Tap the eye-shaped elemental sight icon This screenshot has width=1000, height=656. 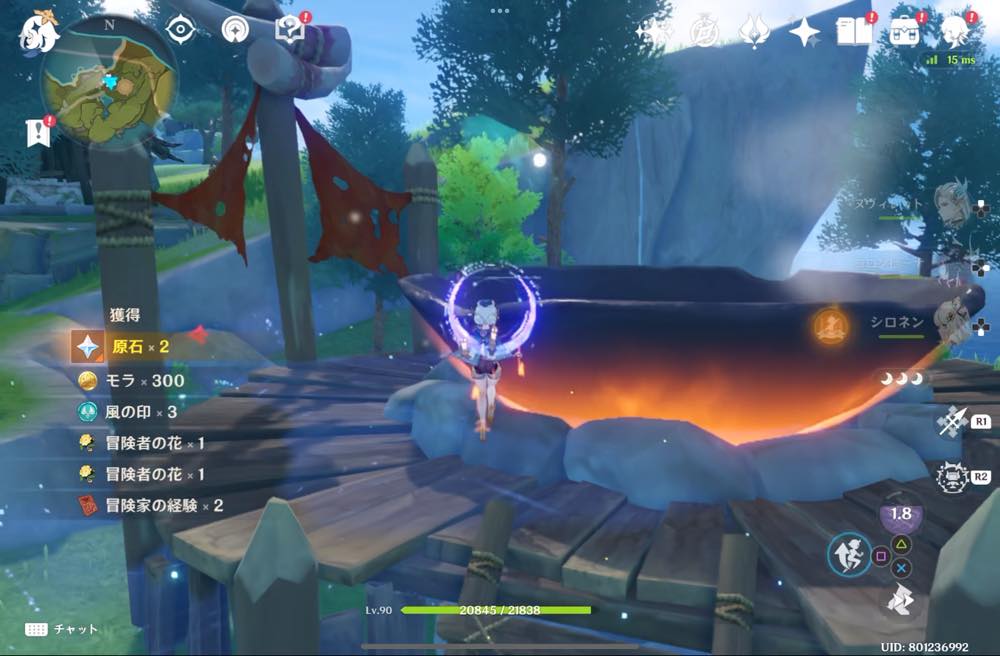(x=180, y=30)
